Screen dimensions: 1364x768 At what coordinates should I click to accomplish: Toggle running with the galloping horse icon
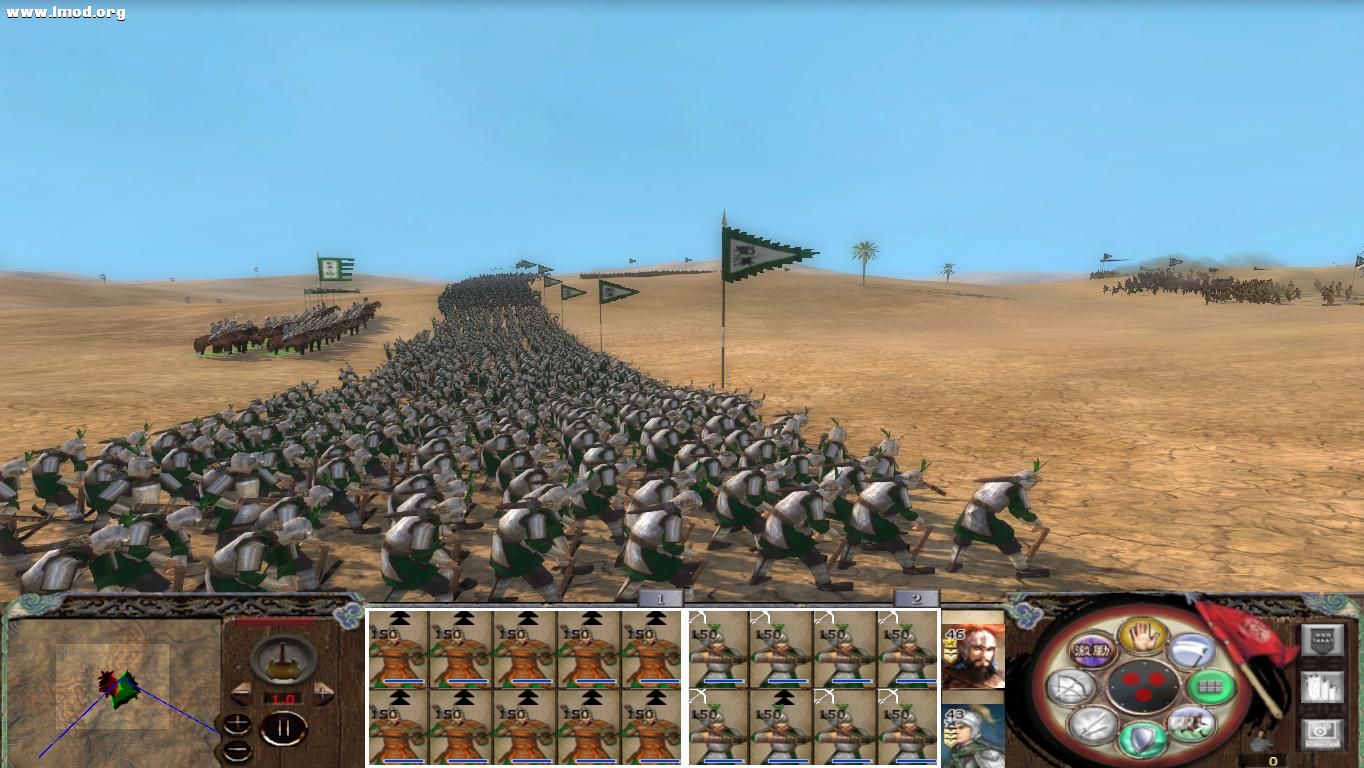coord(1192,722)
